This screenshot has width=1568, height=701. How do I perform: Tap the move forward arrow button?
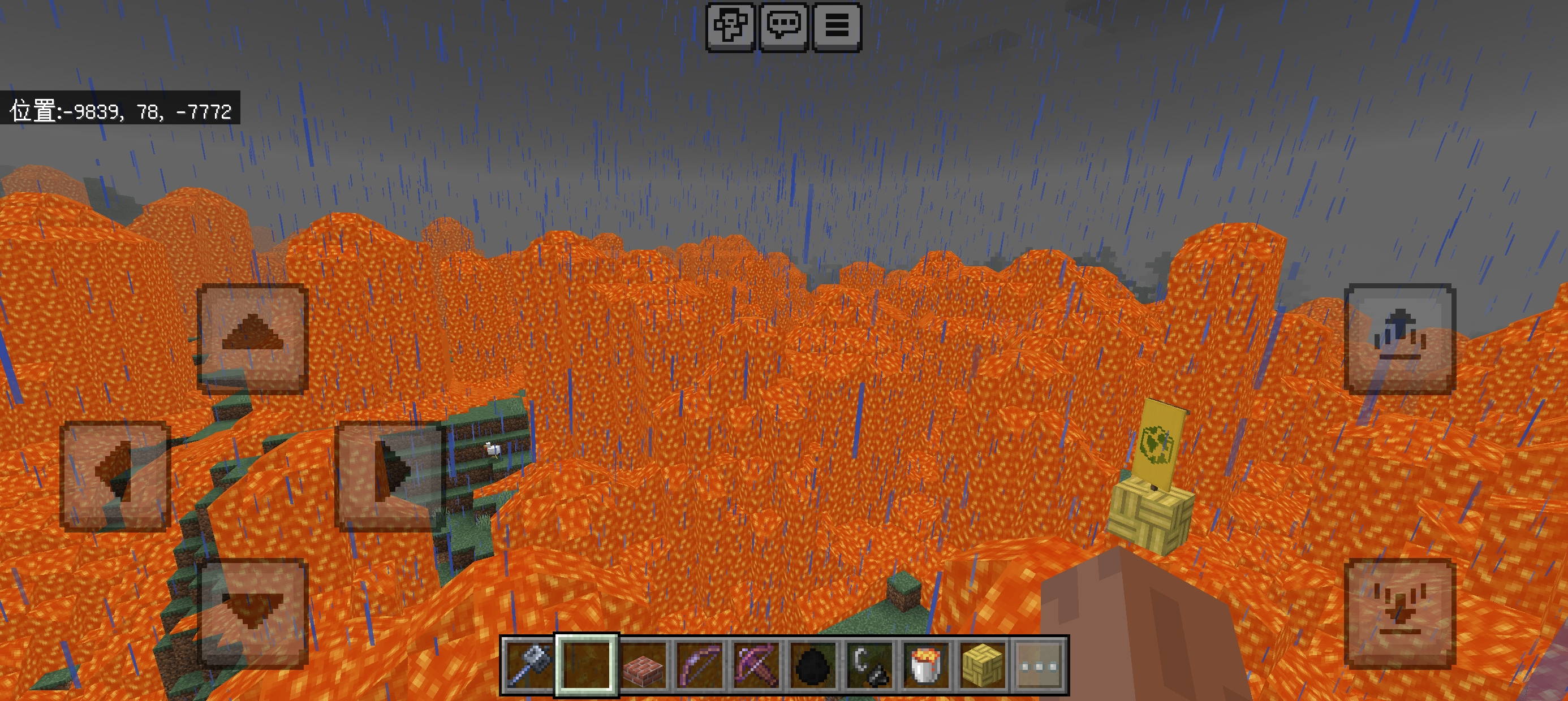(253, 338)
